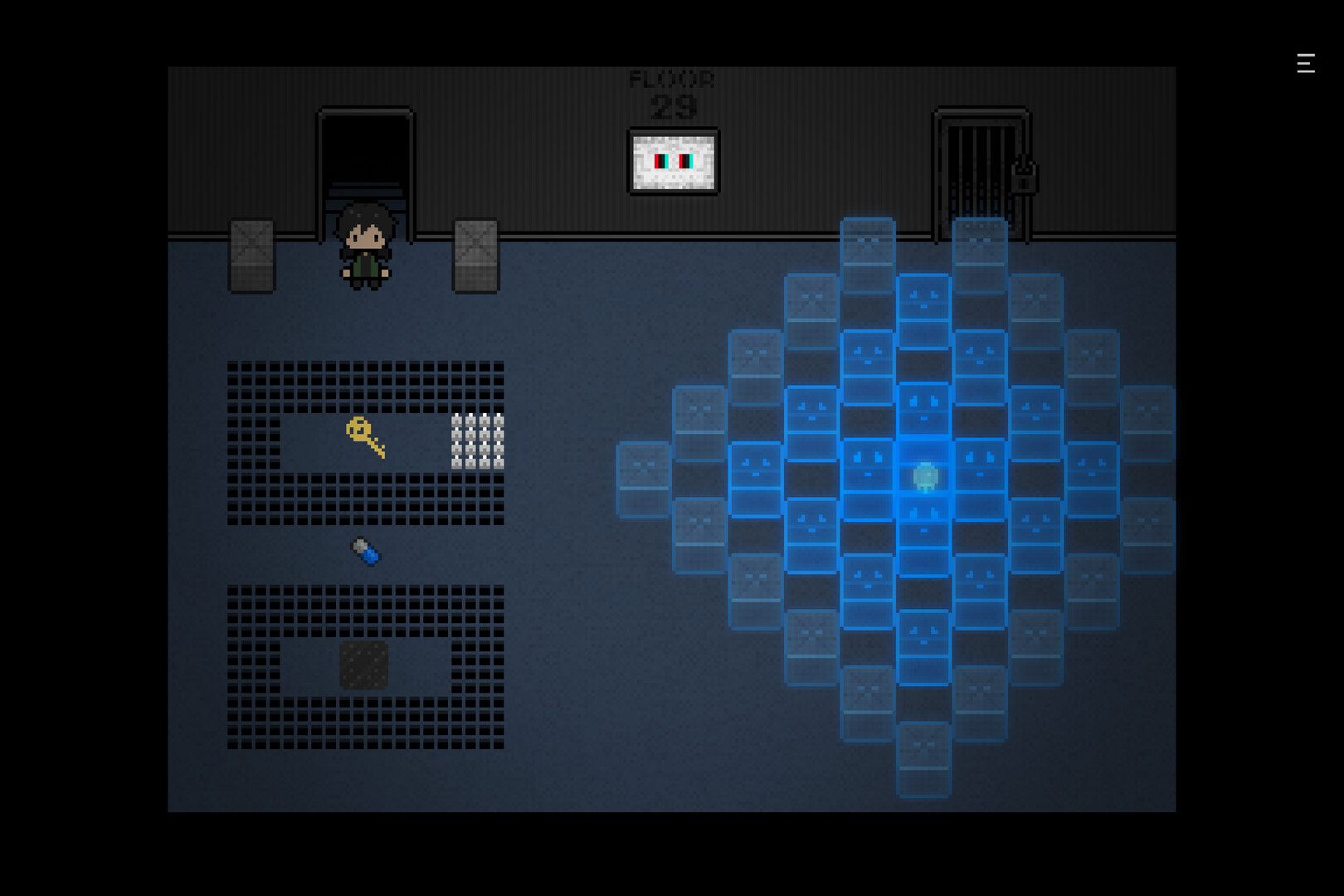Select the glowing orb at the blocks' center
Image resolution: width=1344 pixels, height=896 pixels.
[x=923, y=475]
